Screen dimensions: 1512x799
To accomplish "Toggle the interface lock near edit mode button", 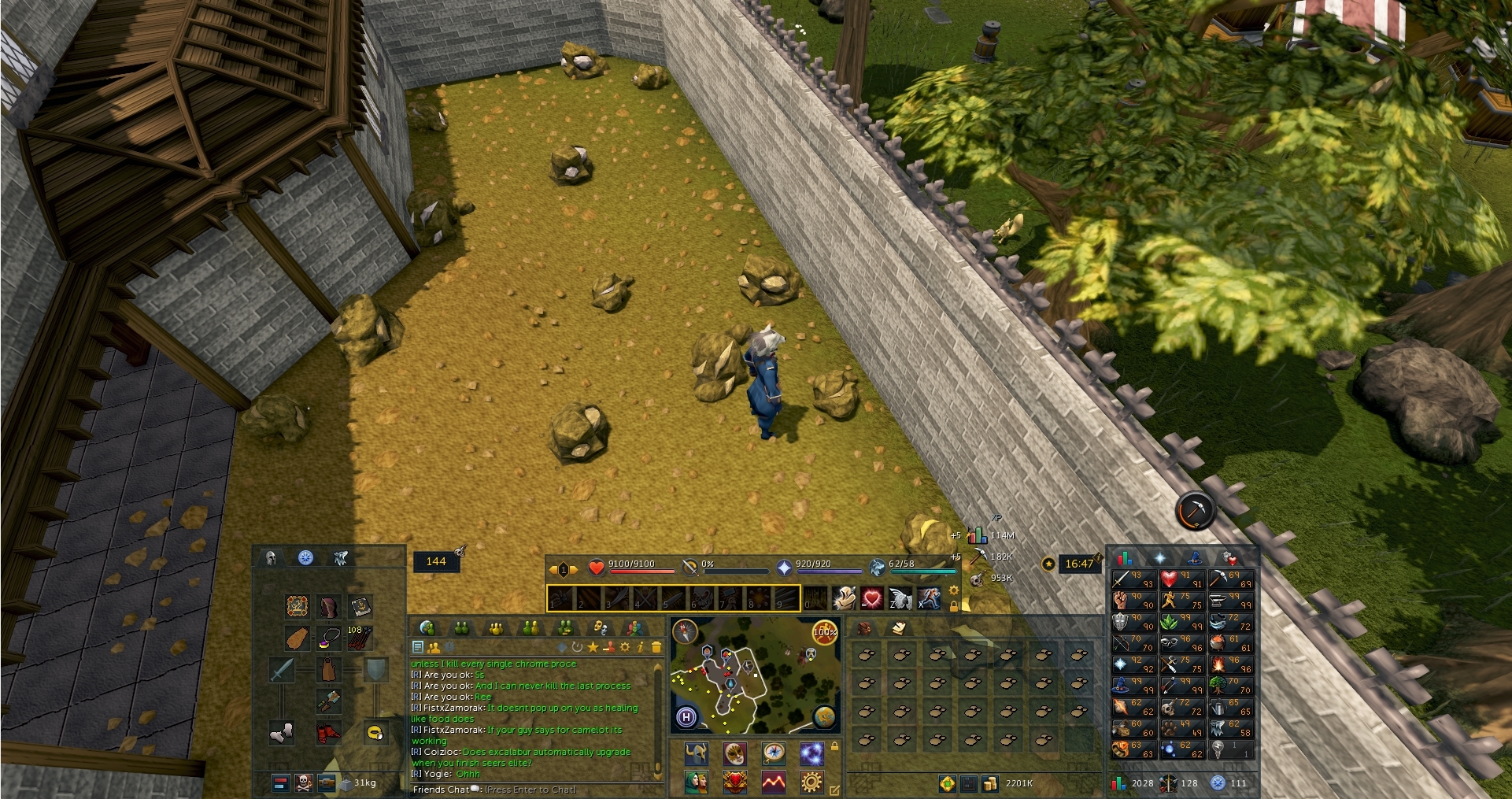I will [x=834, y=746].
